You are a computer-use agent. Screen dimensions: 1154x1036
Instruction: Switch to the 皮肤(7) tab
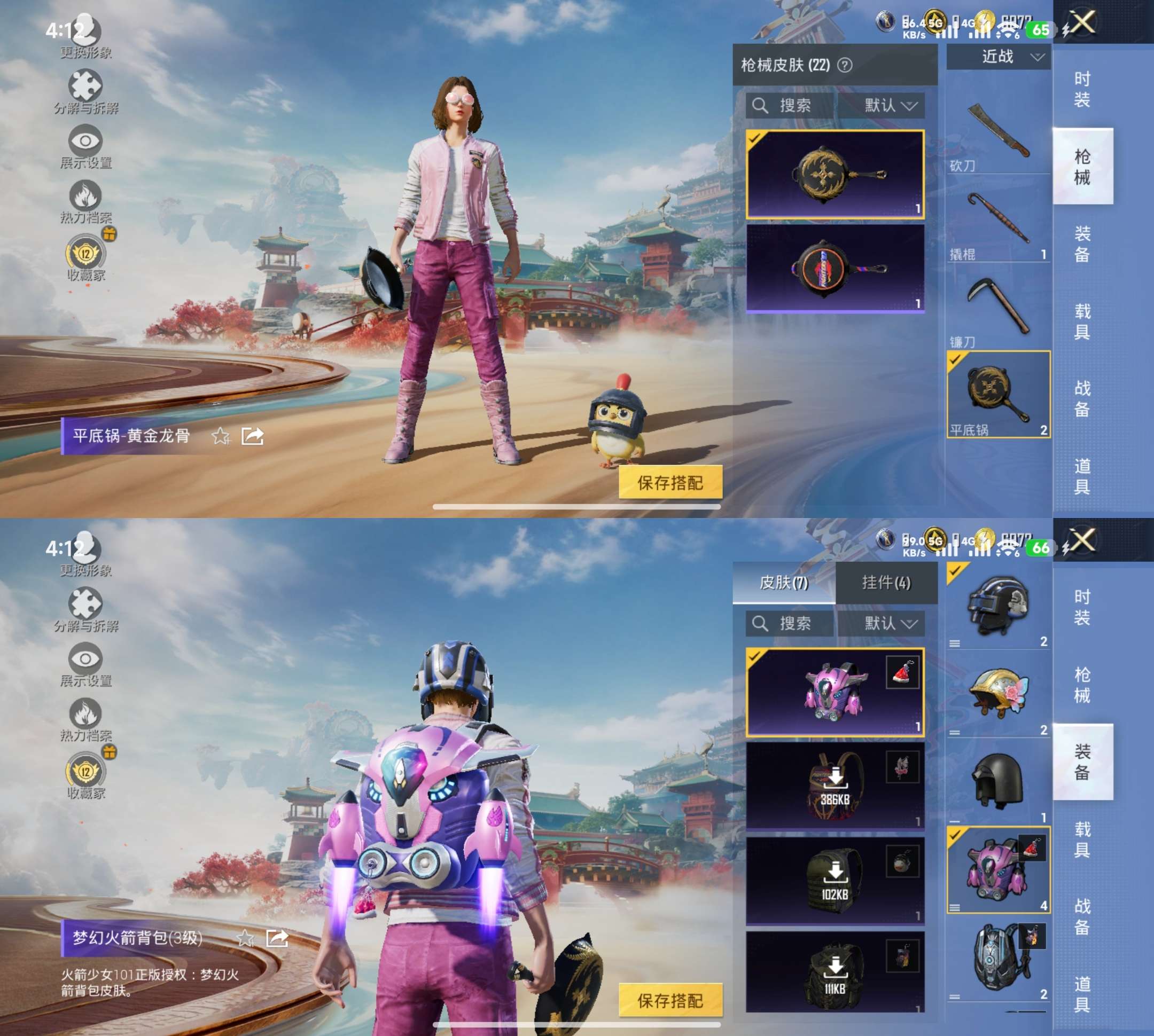[784, 582]
